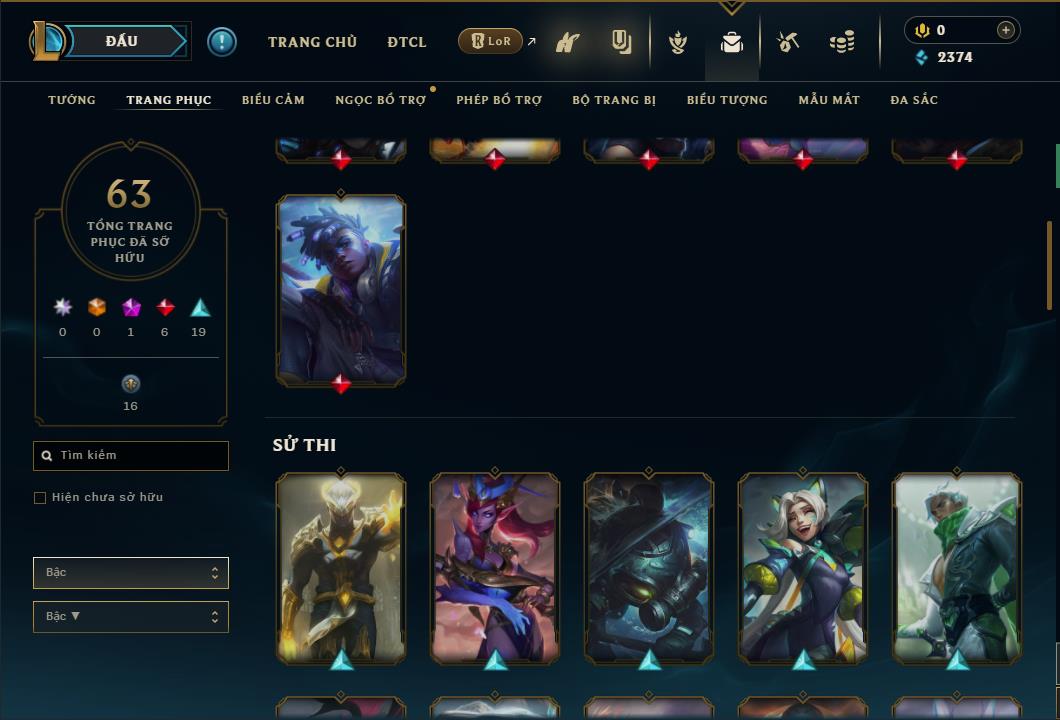Toggle the Hiện chưa sở hữu checkbox
The image size is (1060, 720).
tap(40, 498)
